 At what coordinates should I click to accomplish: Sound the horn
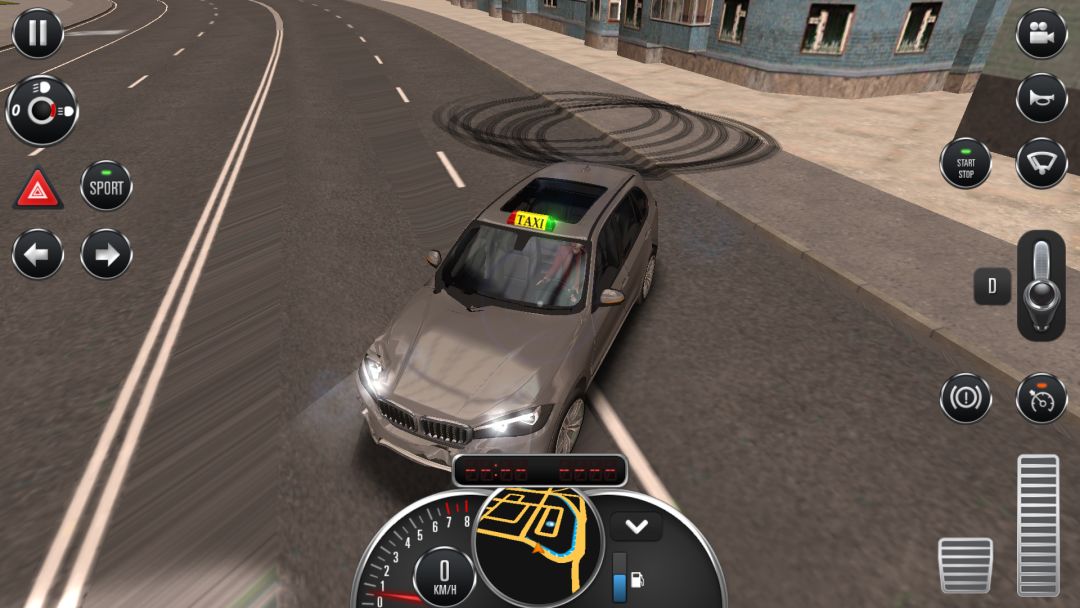pos(1041,98)
